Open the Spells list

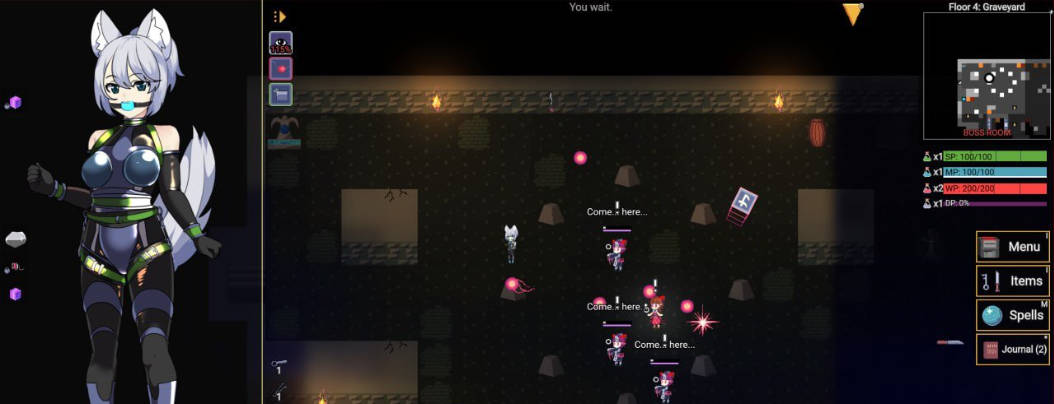(1012, 315)
